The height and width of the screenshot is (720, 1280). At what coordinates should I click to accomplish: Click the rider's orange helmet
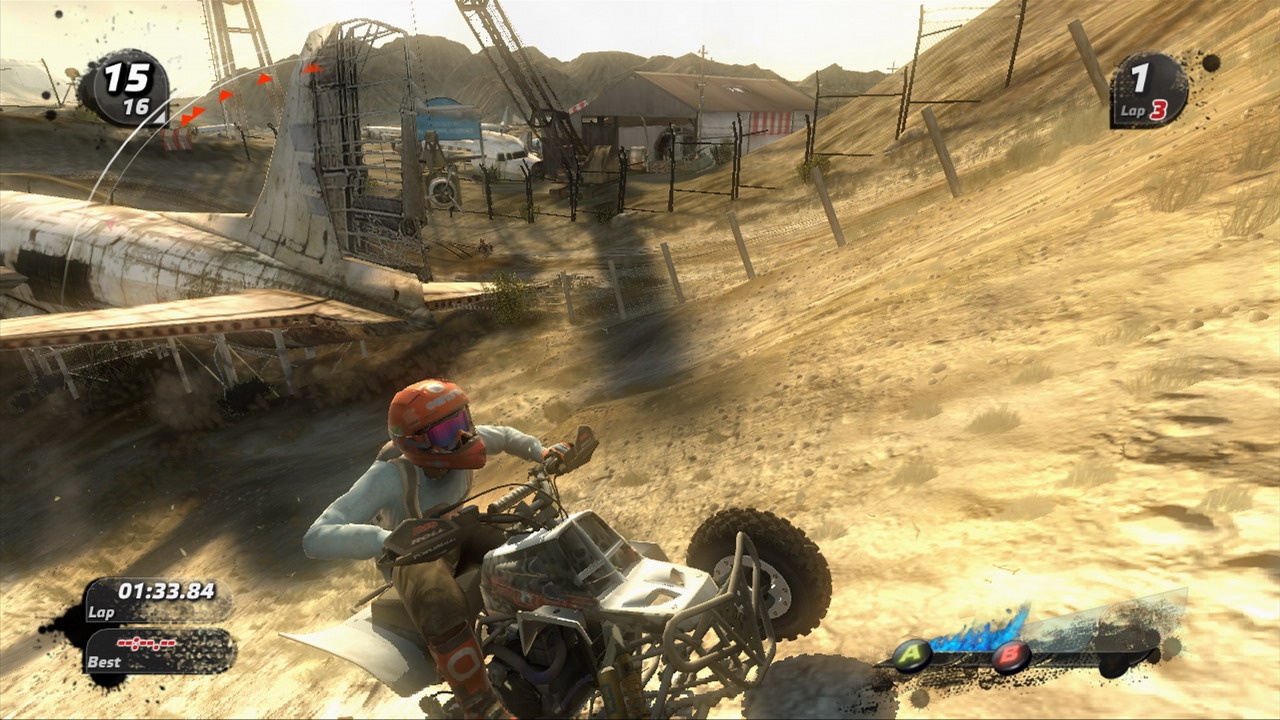(437, 424)
